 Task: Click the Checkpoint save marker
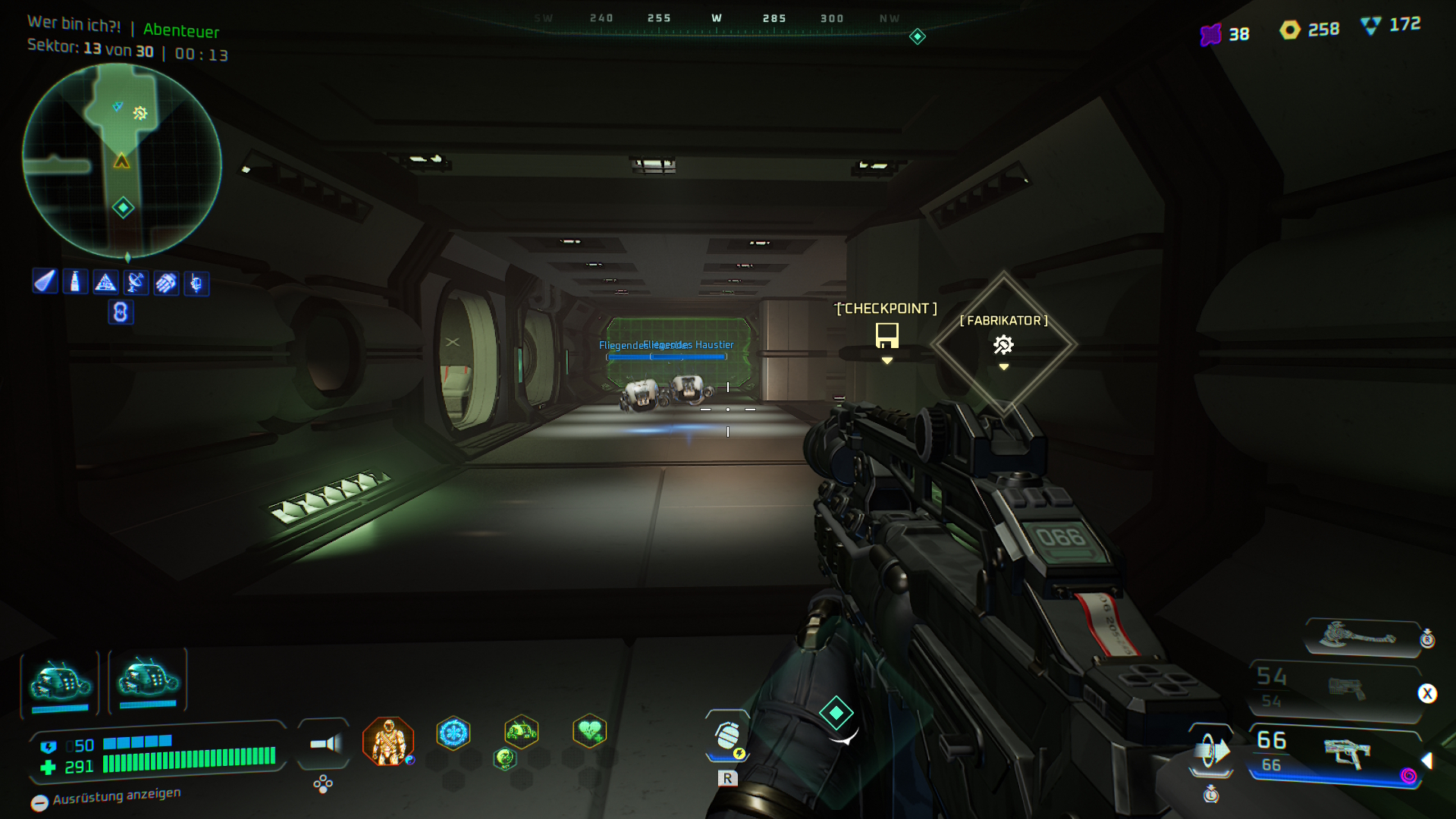(x=886, y=334)
